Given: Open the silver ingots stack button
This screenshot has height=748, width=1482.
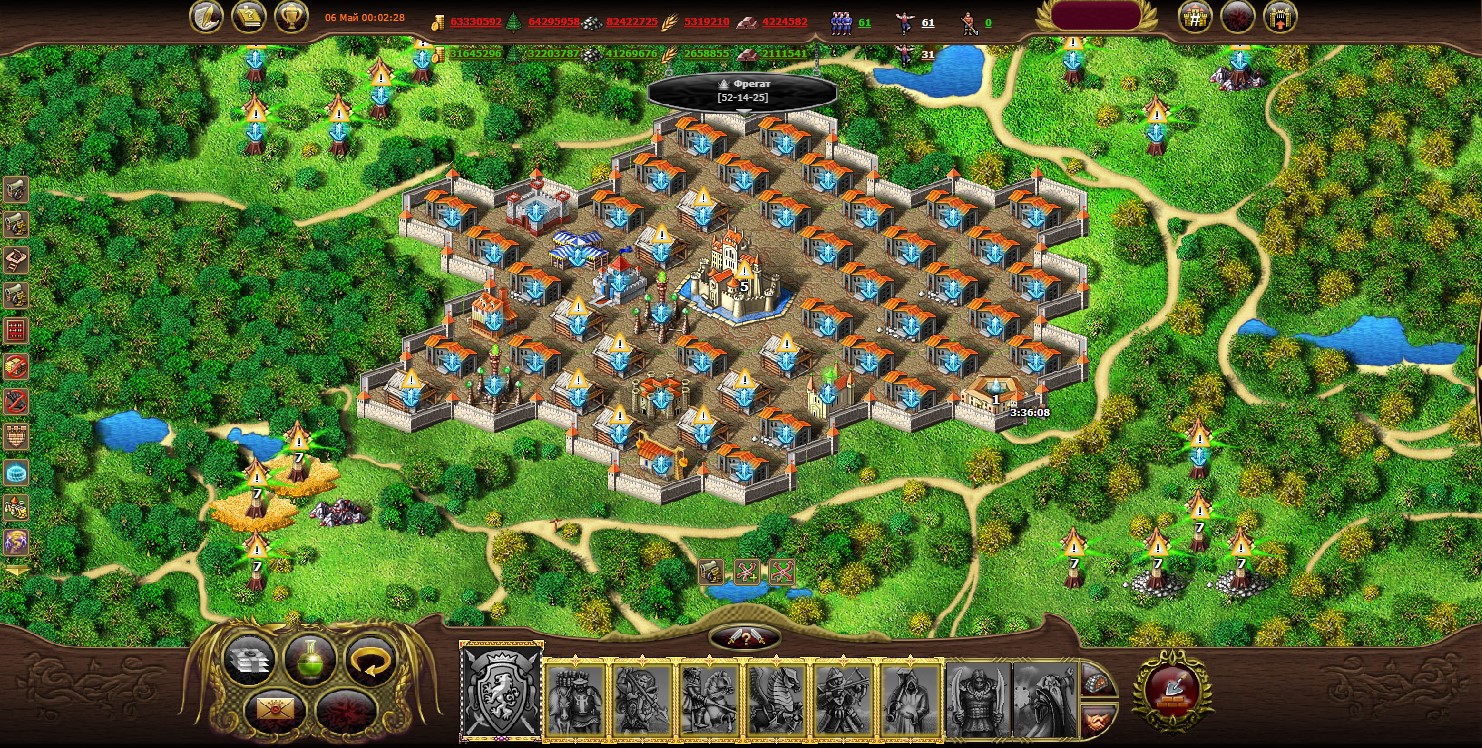Looking at the screenshot, I should (x=248, y=660).
